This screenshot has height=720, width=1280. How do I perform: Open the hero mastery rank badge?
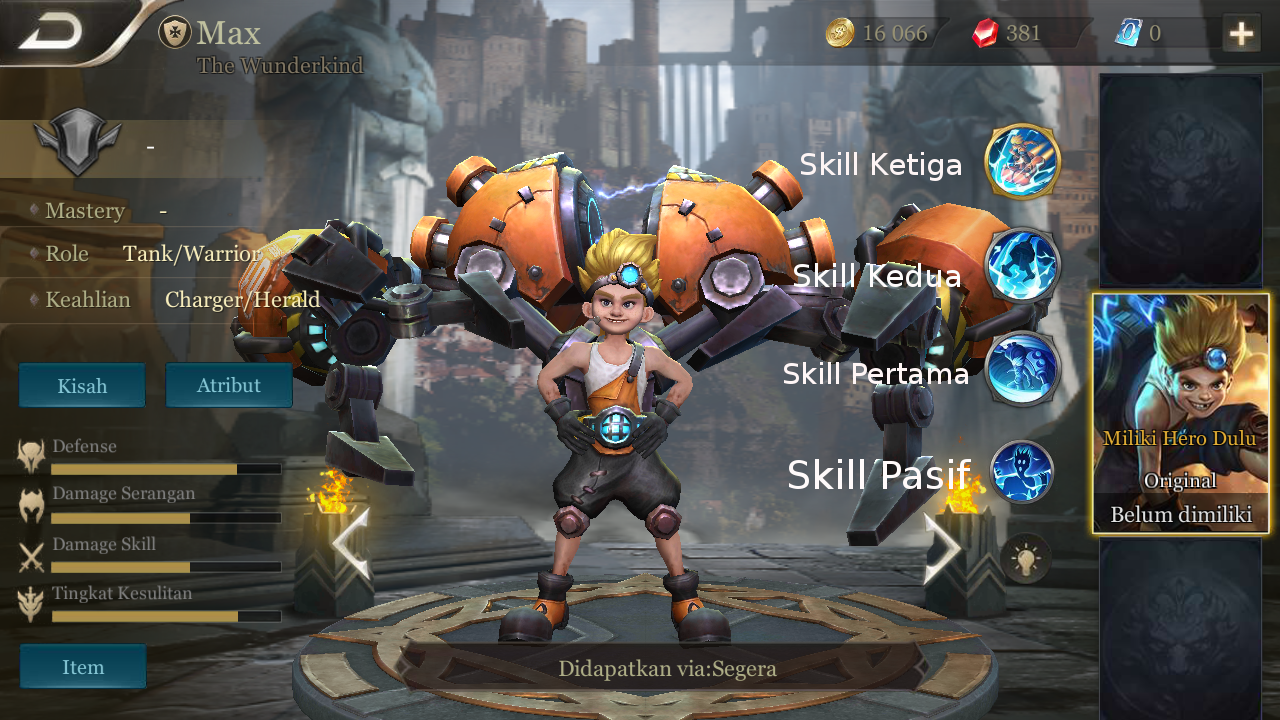click(77, 146)
